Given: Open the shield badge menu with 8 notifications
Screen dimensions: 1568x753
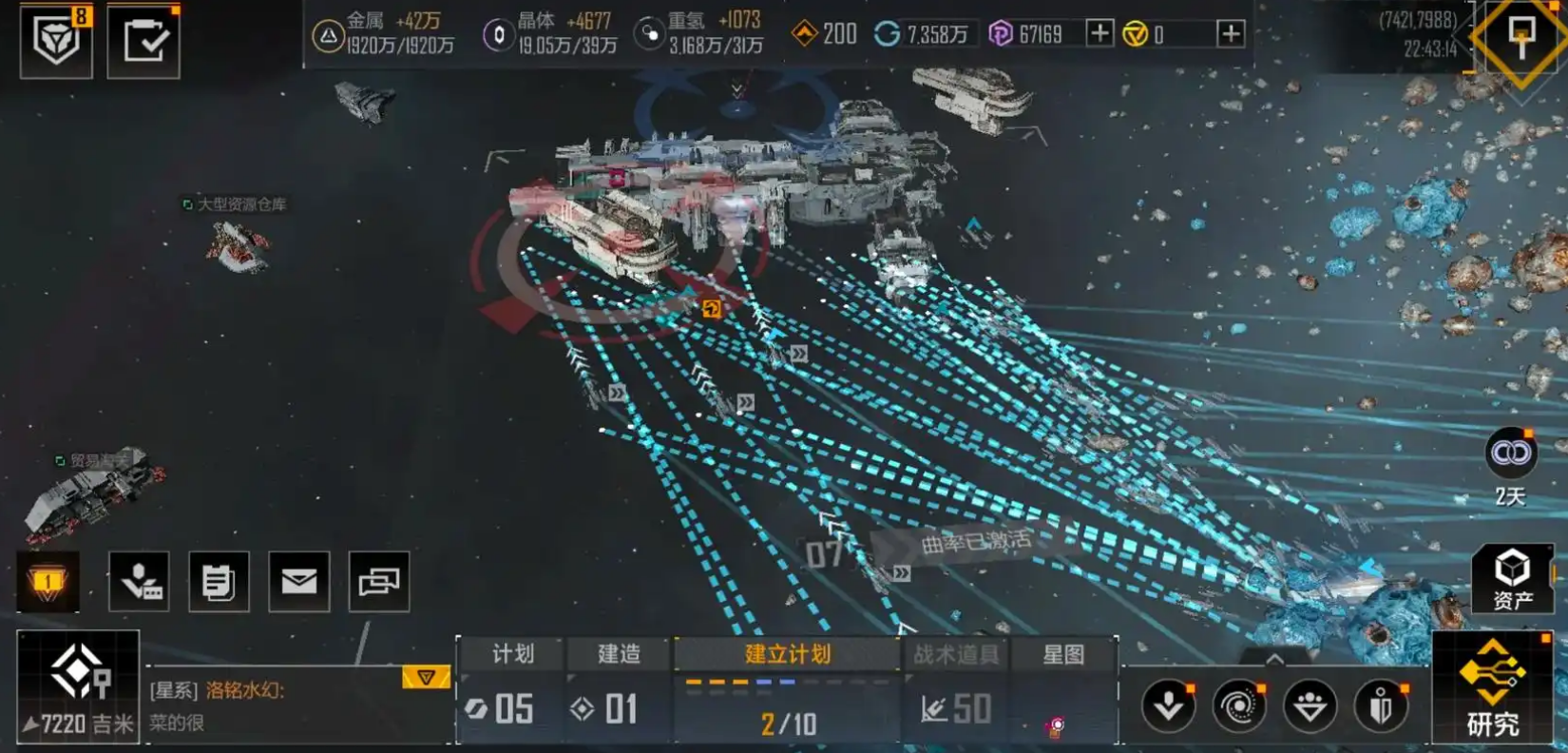Looking at the screenshot, I should click(56, 40).
